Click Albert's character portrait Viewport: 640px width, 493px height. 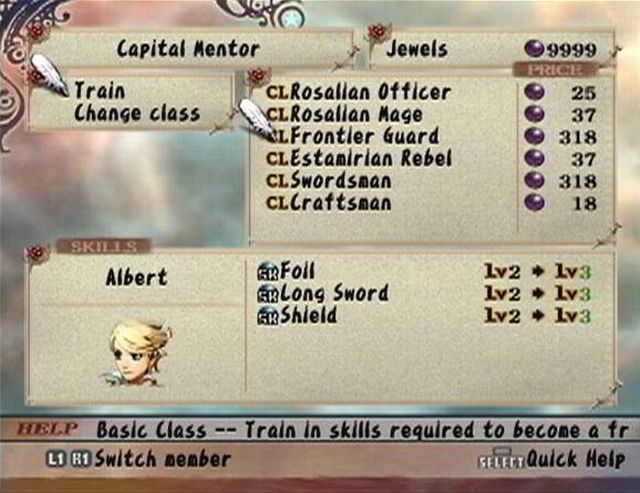click(137, 351)
